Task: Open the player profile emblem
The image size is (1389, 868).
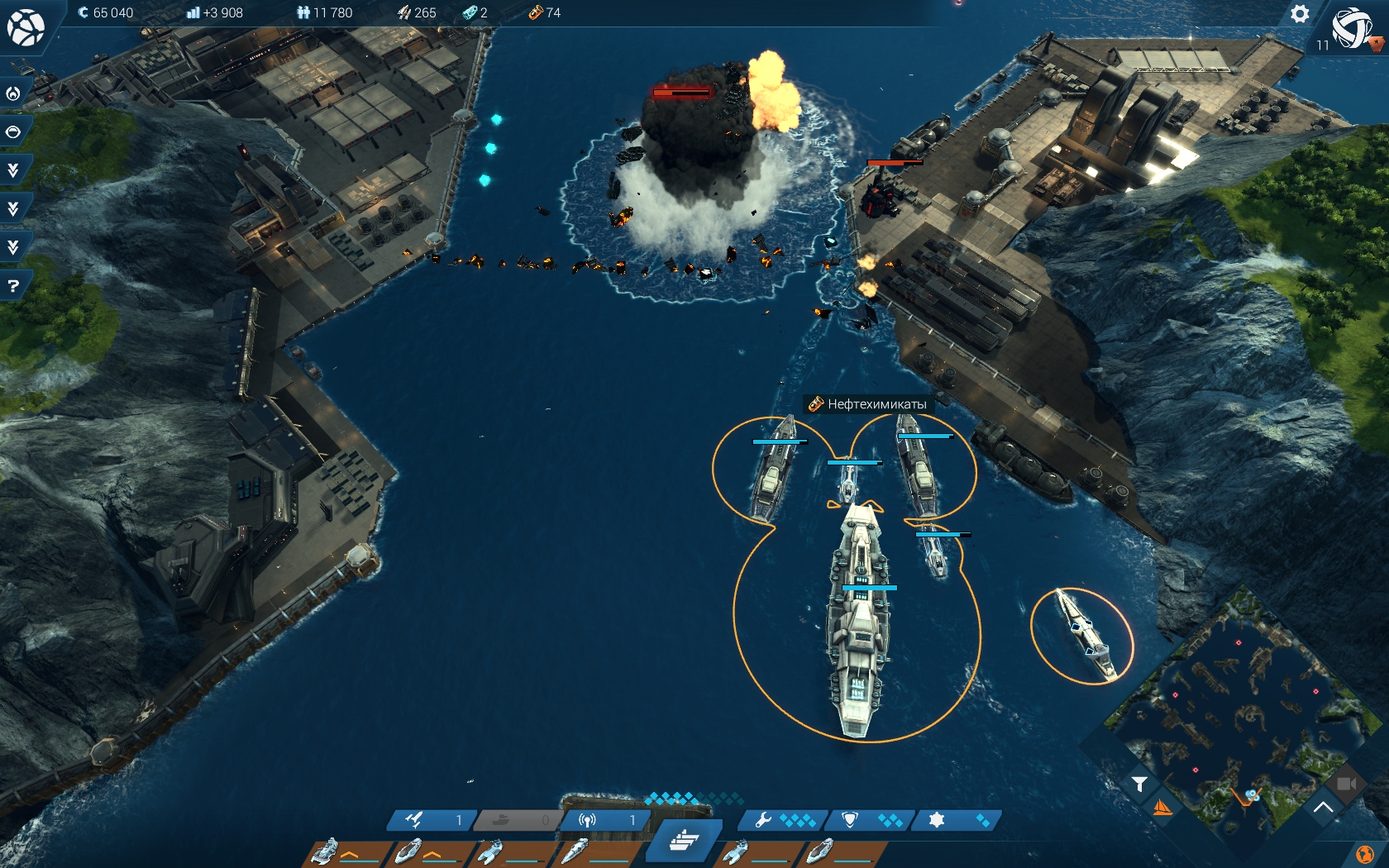Action: coord(1353,28)
